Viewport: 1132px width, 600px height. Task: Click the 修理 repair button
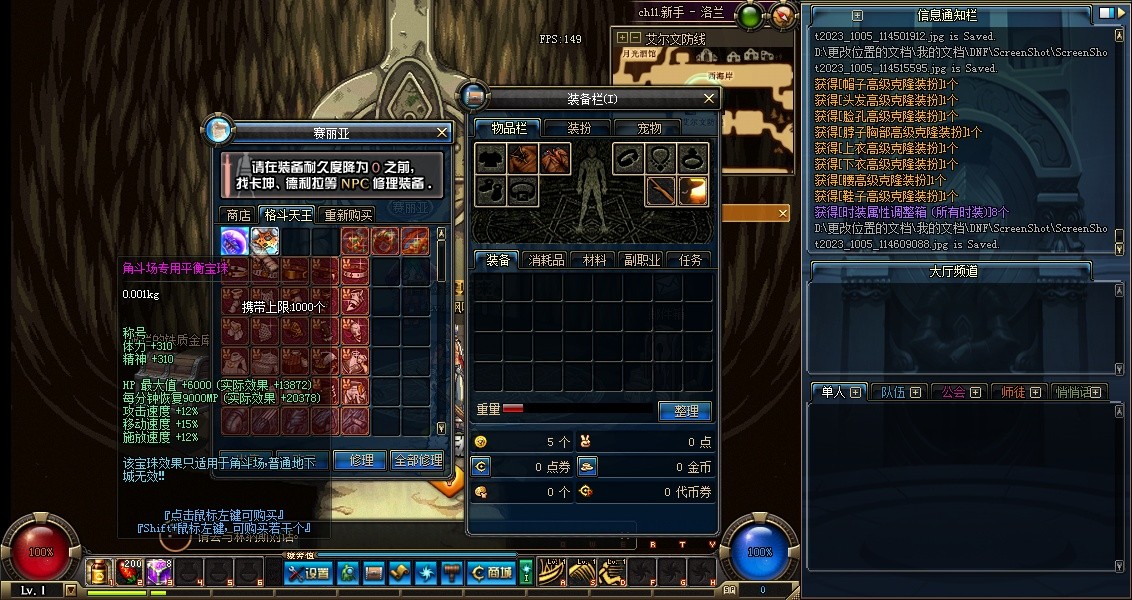pyautogui.click(x=361, y=460)
